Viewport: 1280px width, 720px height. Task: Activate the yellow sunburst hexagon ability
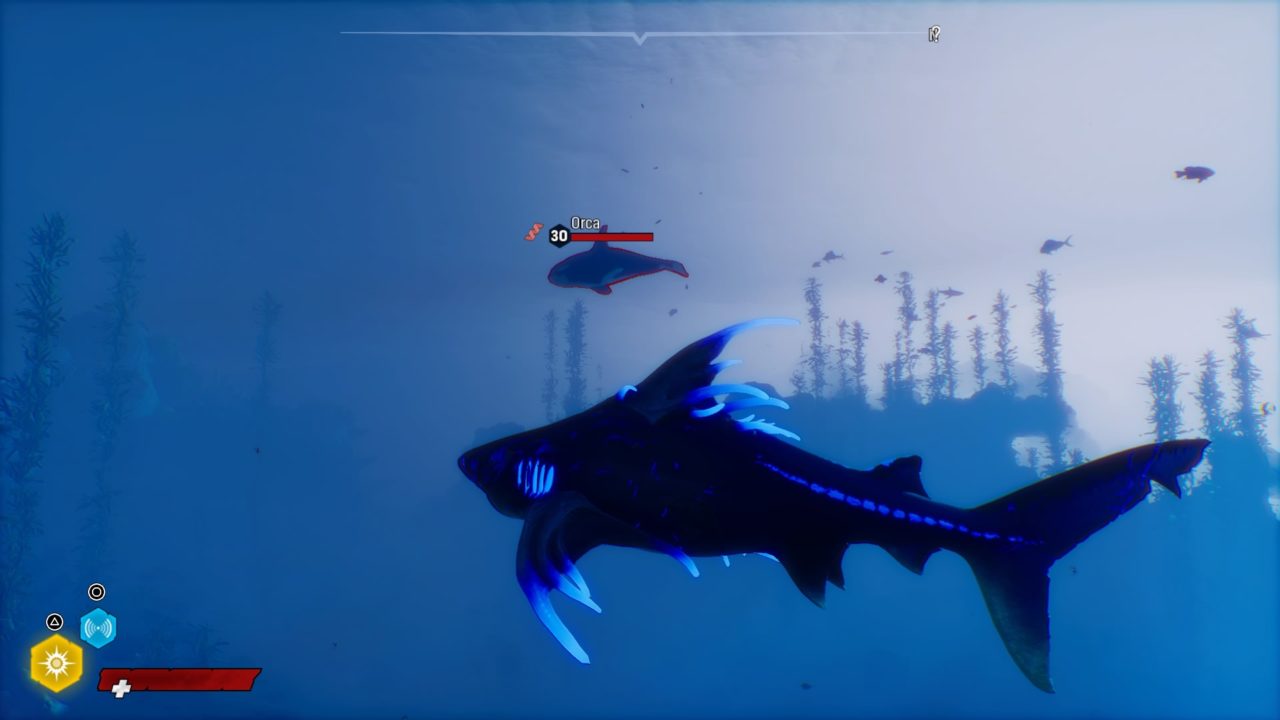point(56,663)
